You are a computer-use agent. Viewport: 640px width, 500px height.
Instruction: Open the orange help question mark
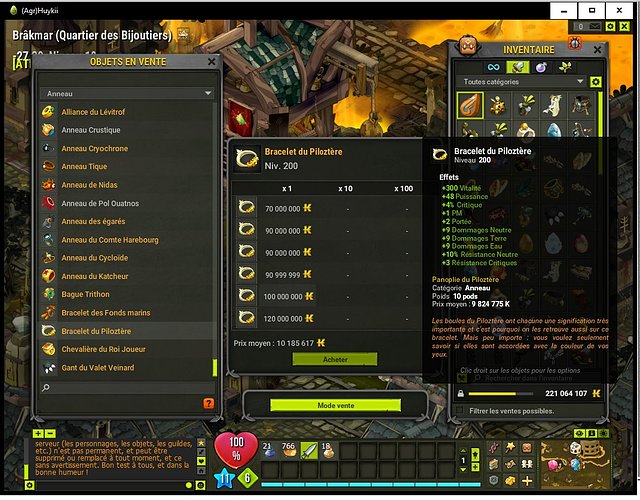208,403
